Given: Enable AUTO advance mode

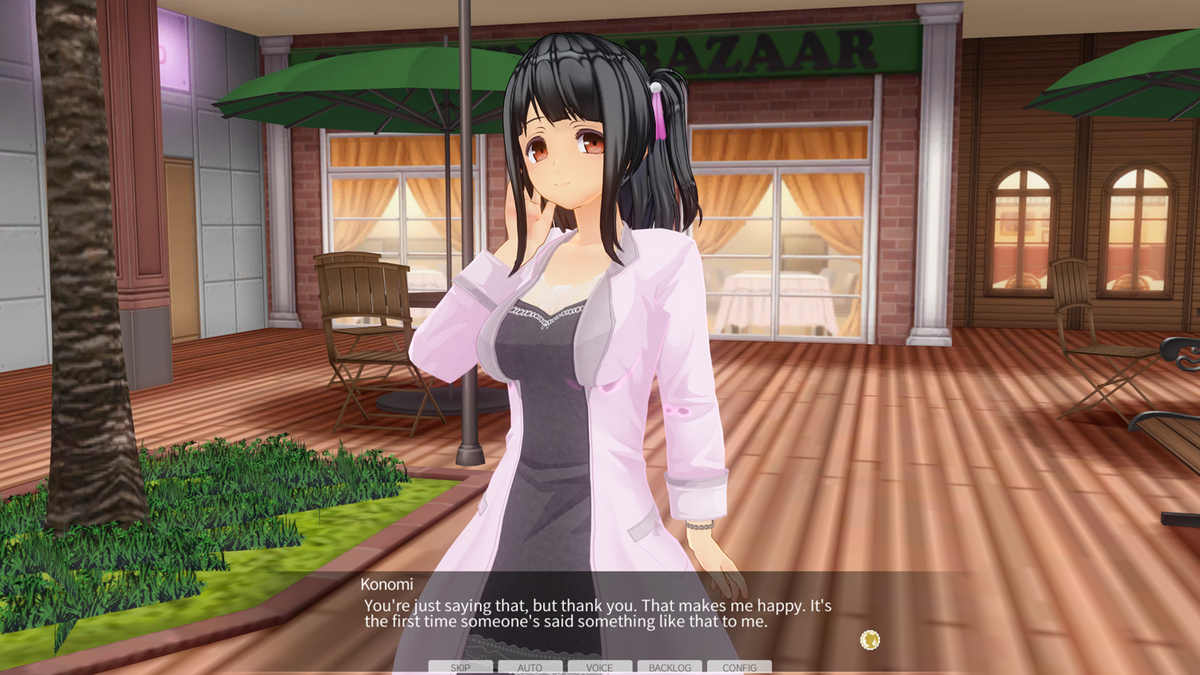Looking at the screenshot, I should (x=530, y=667).
